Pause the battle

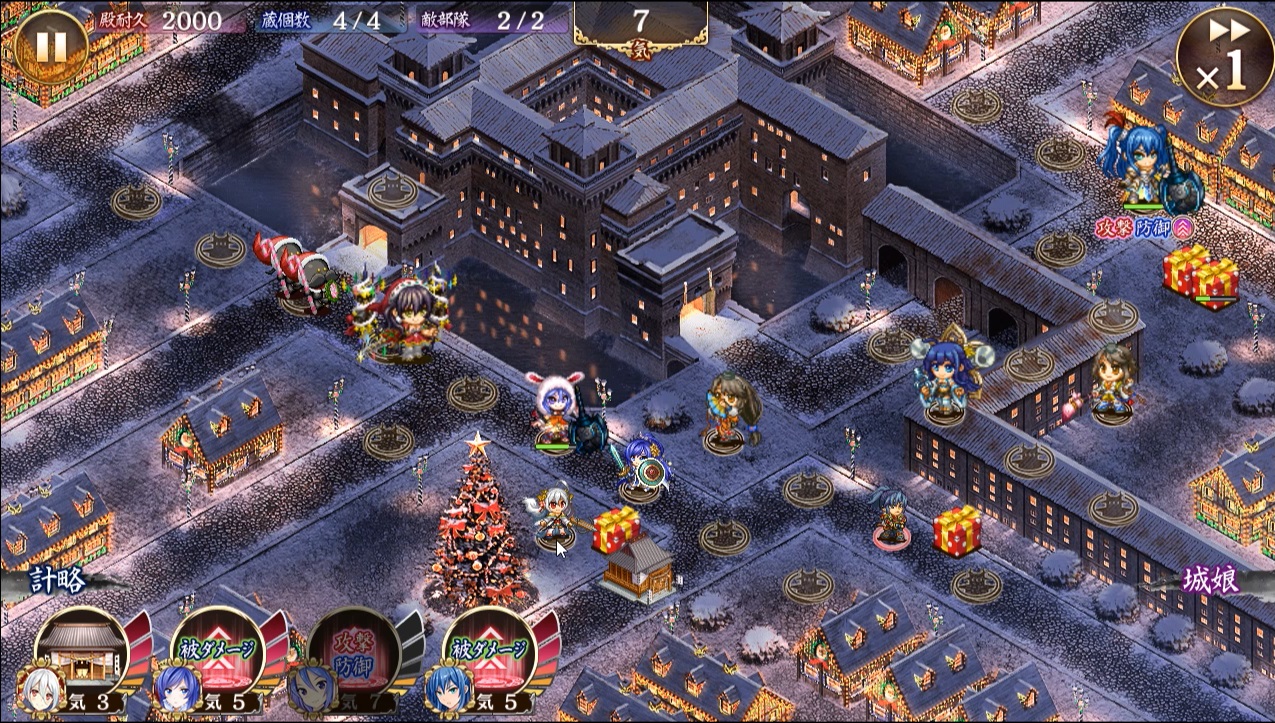(50, 45)
